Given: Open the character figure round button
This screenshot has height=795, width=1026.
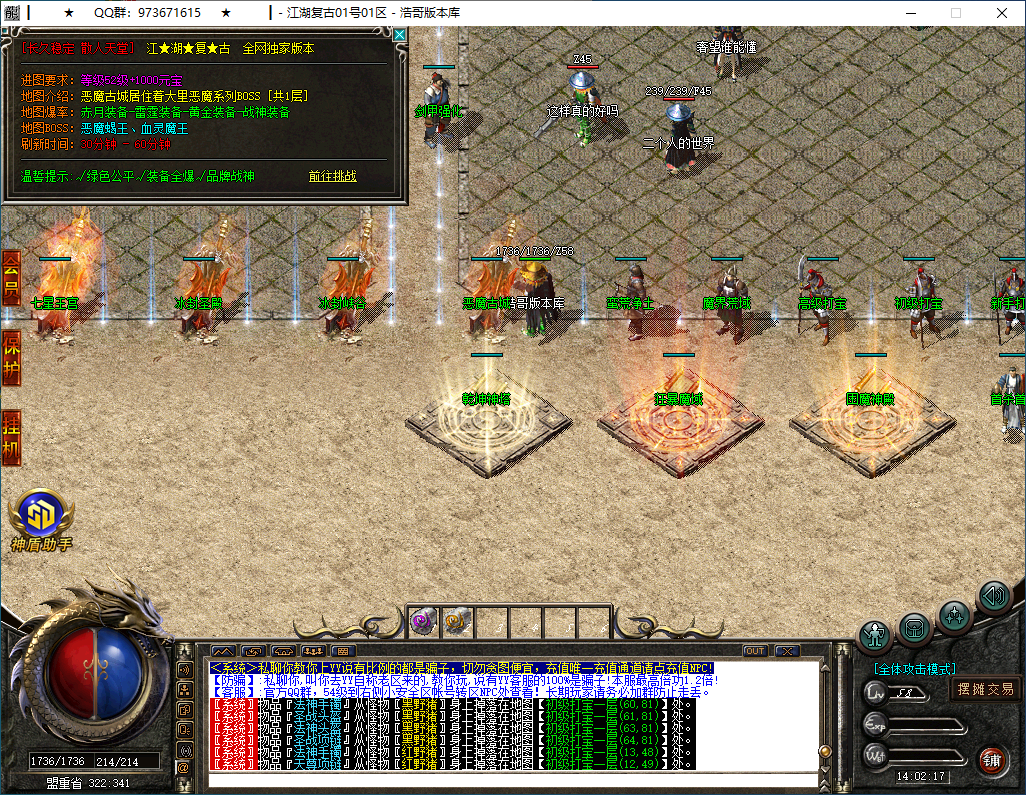Looking at the screenshot, I should coord(875,635).
